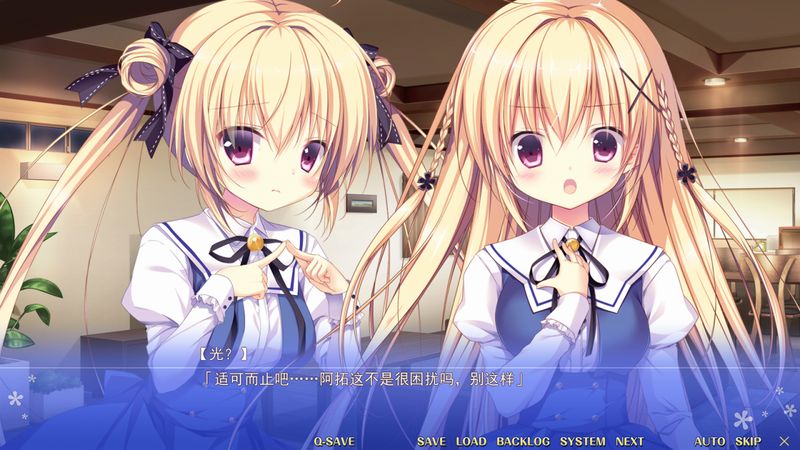Show the BACKLOG of past dialogue
The image size is (800, 450).
click(523, 441)
